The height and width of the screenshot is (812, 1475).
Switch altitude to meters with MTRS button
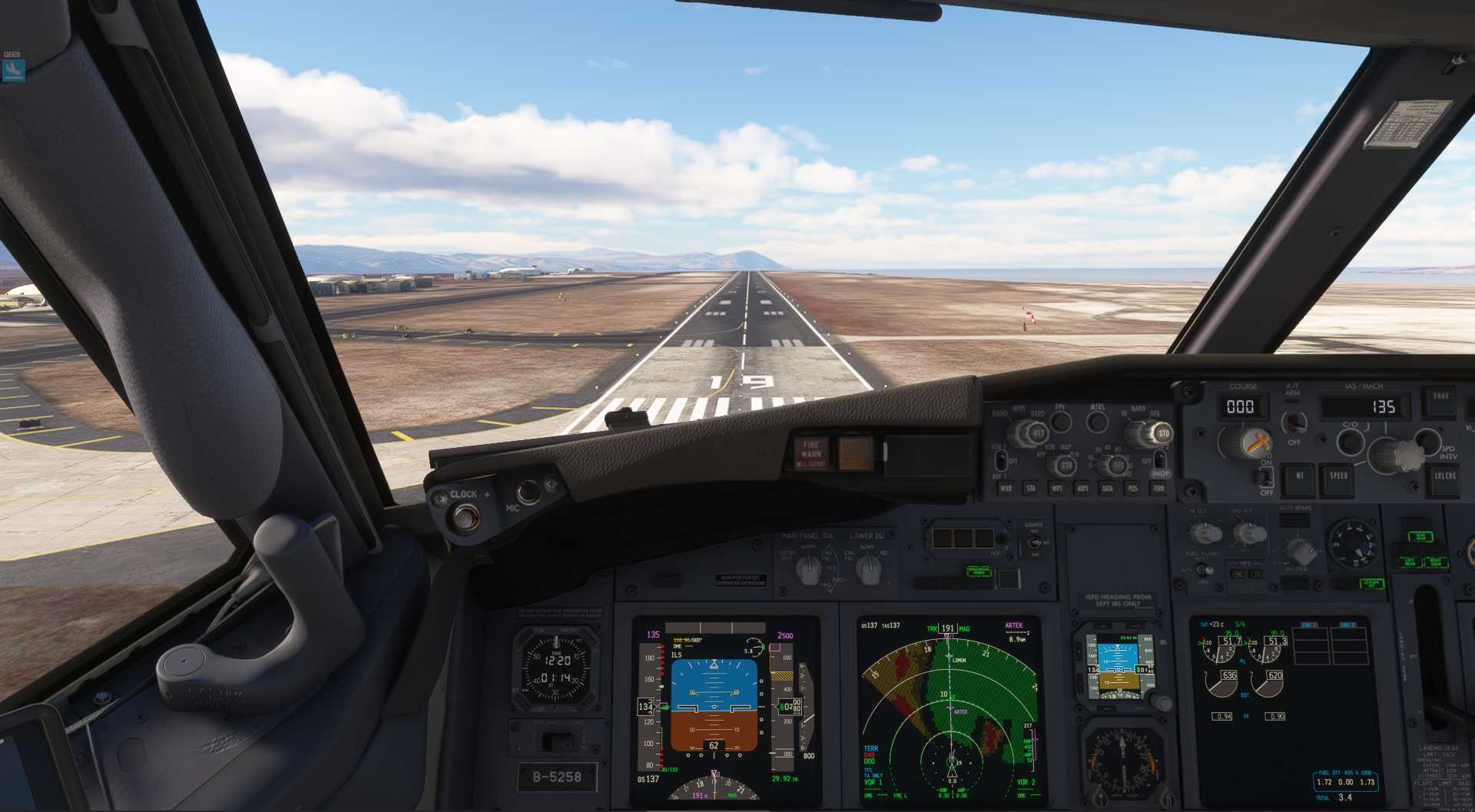pyautogui.click(x=1097, y=421)
